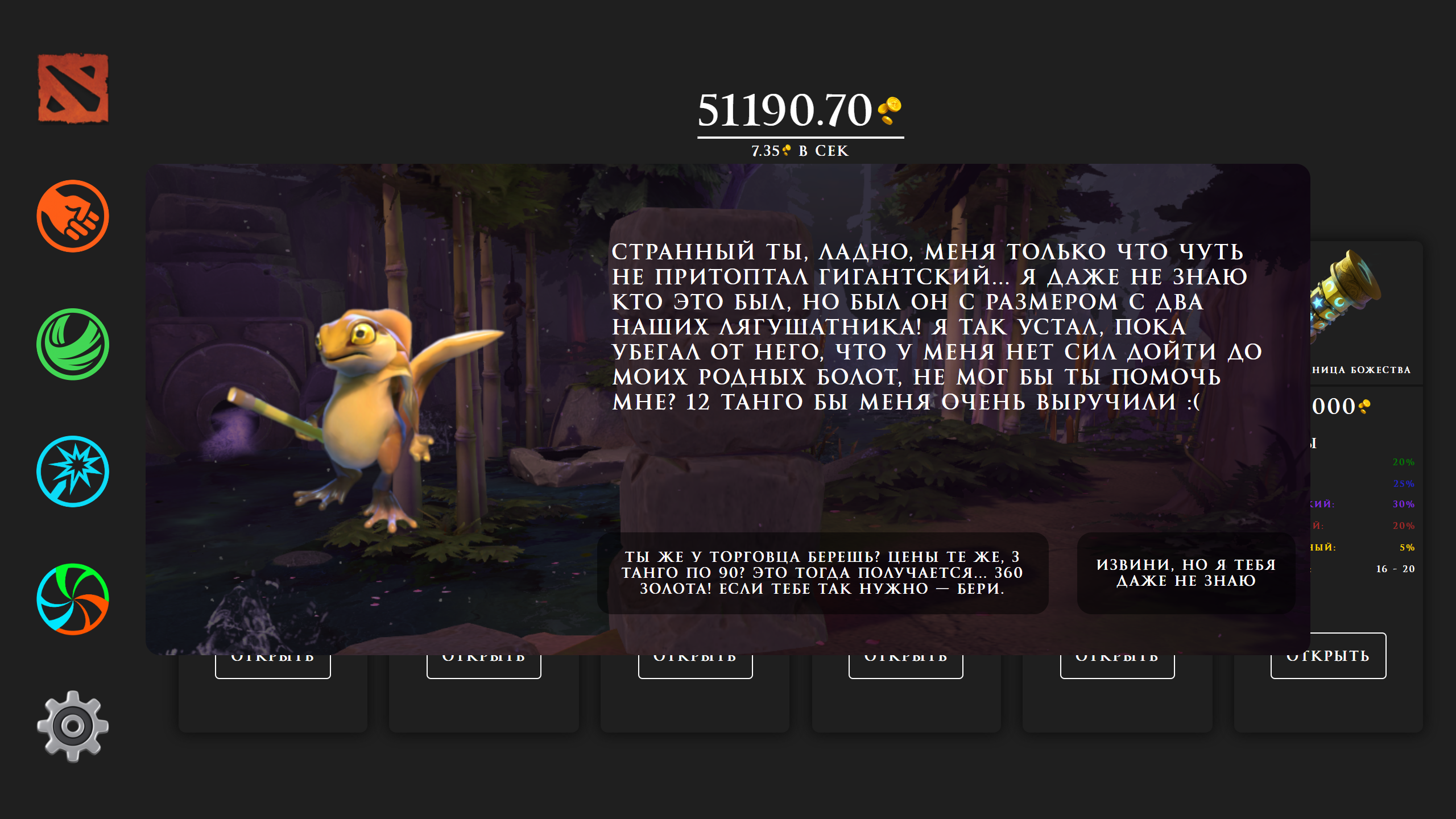This screenshot has width=1456, height=819.
Task: Open the green swirl section icon
Action: [x=72, y=346]
